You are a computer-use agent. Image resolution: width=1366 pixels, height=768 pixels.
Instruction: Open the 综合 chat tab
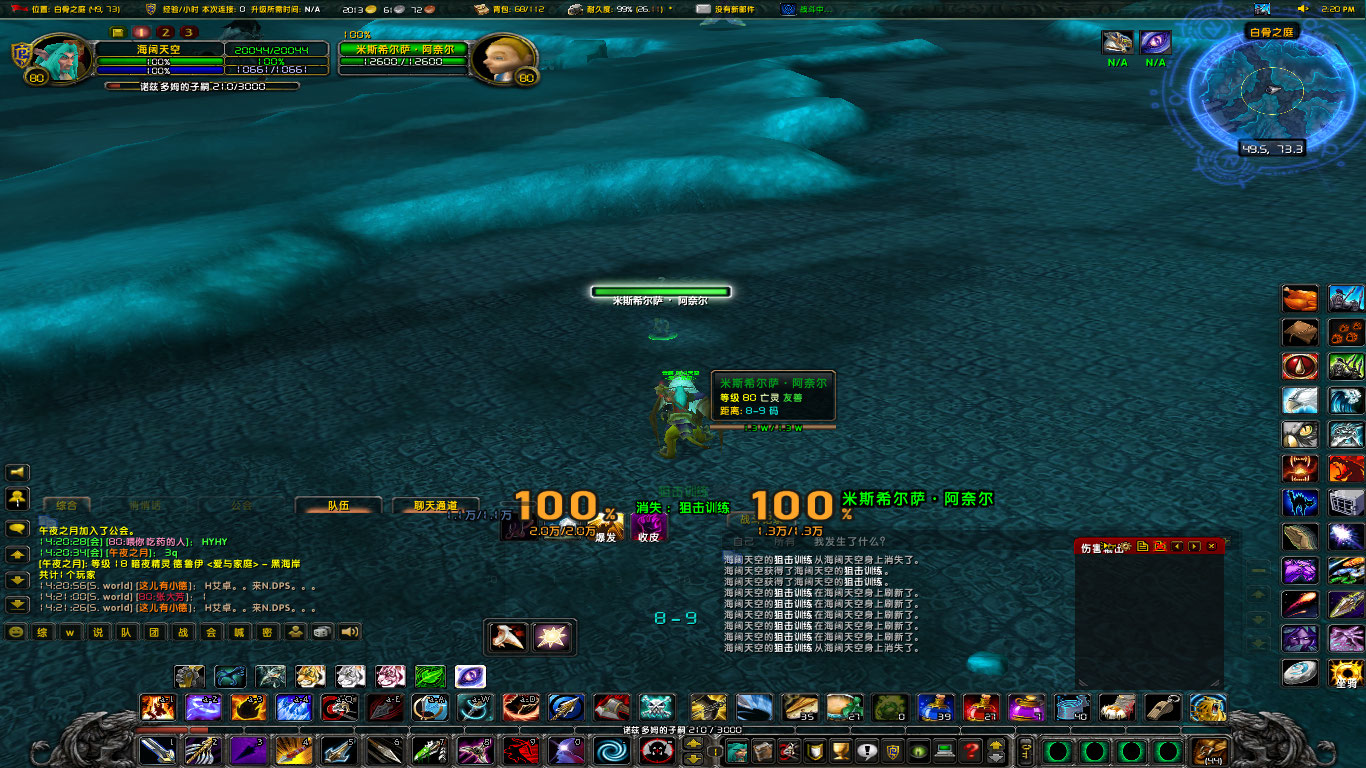coord(67,507)
